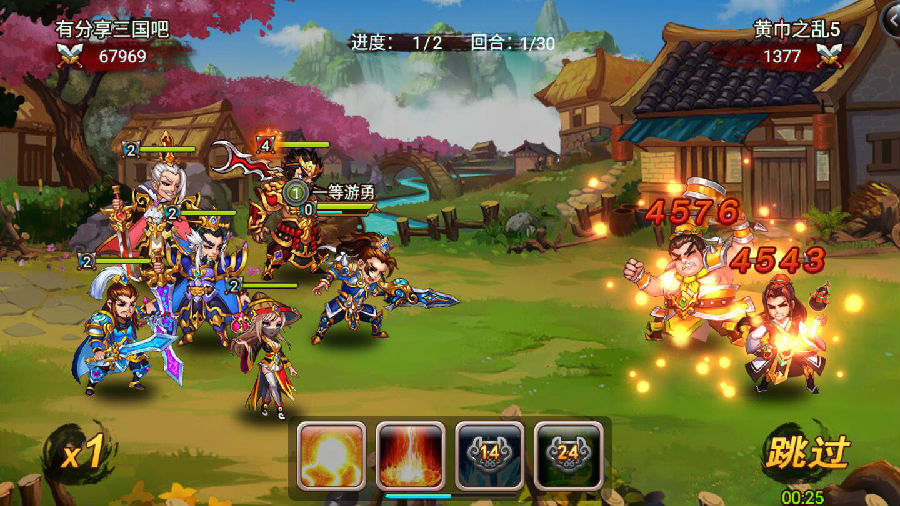
Task: Toggle the x1 battle speed
Action: pyautogui.click(x=81, y=455)
